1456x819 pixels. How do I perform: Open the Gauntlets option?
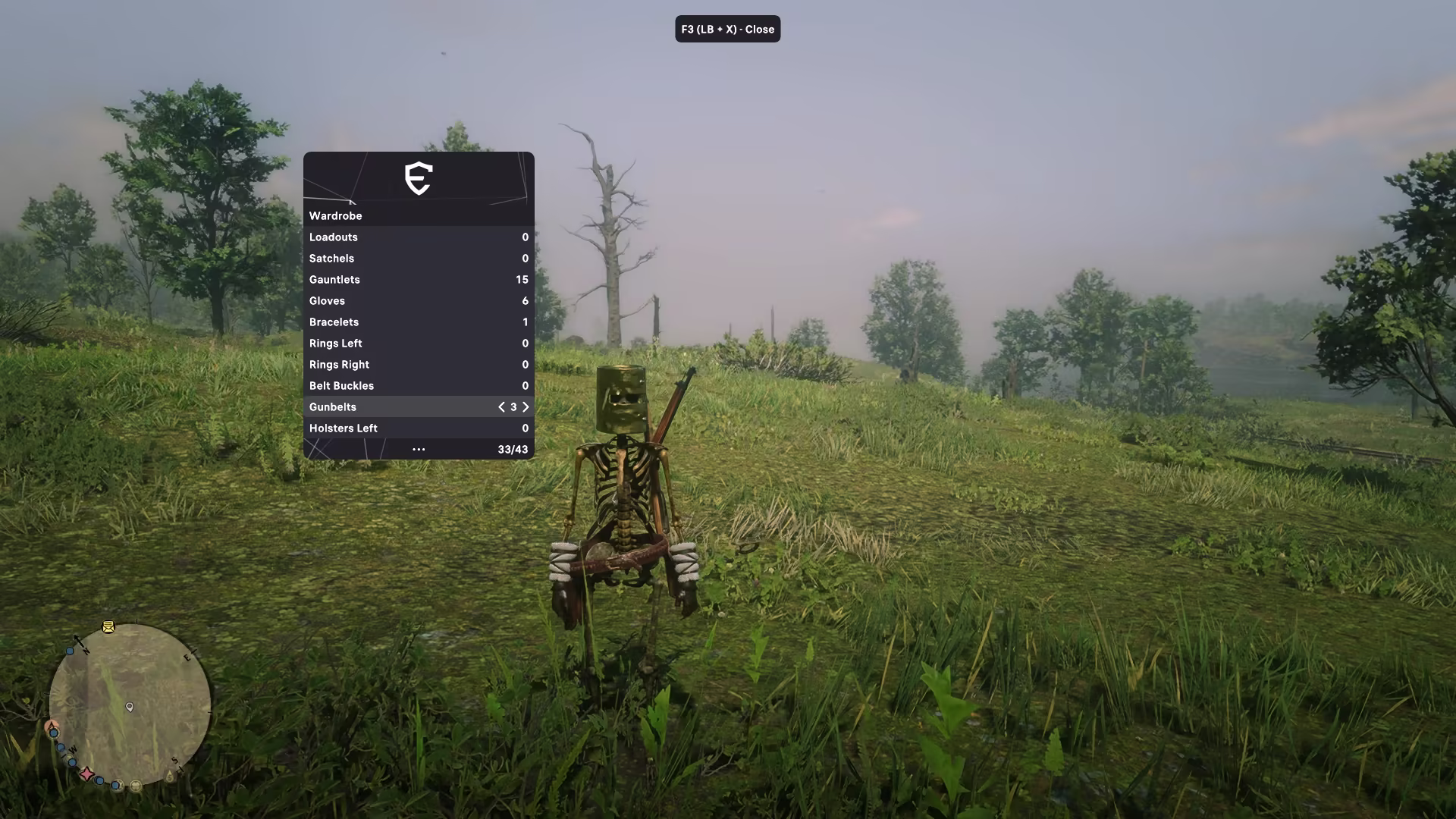[418, 280]
